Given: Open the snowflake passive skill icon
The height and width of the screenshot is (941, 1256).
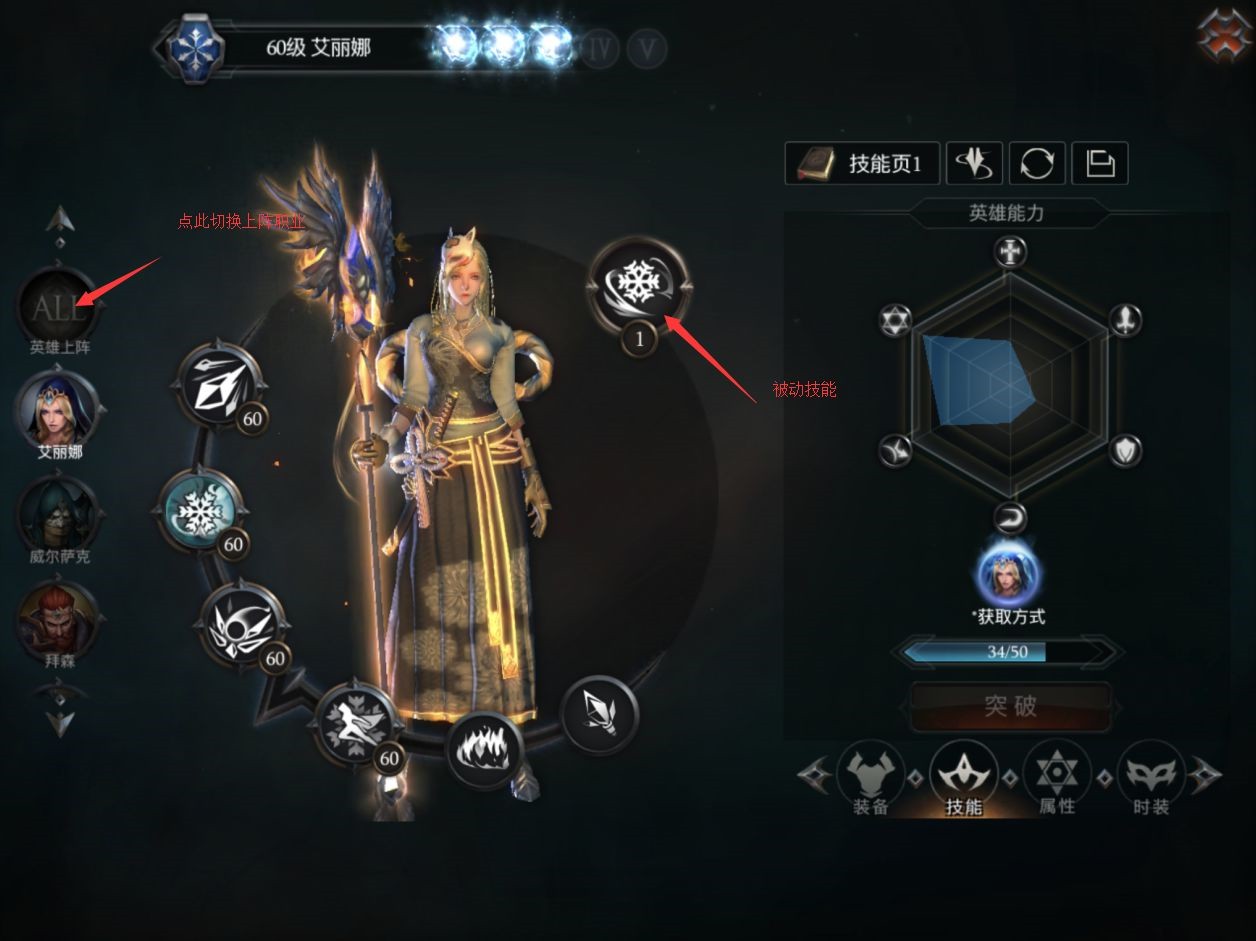Looking at the screenshot, I should [639, 286].
